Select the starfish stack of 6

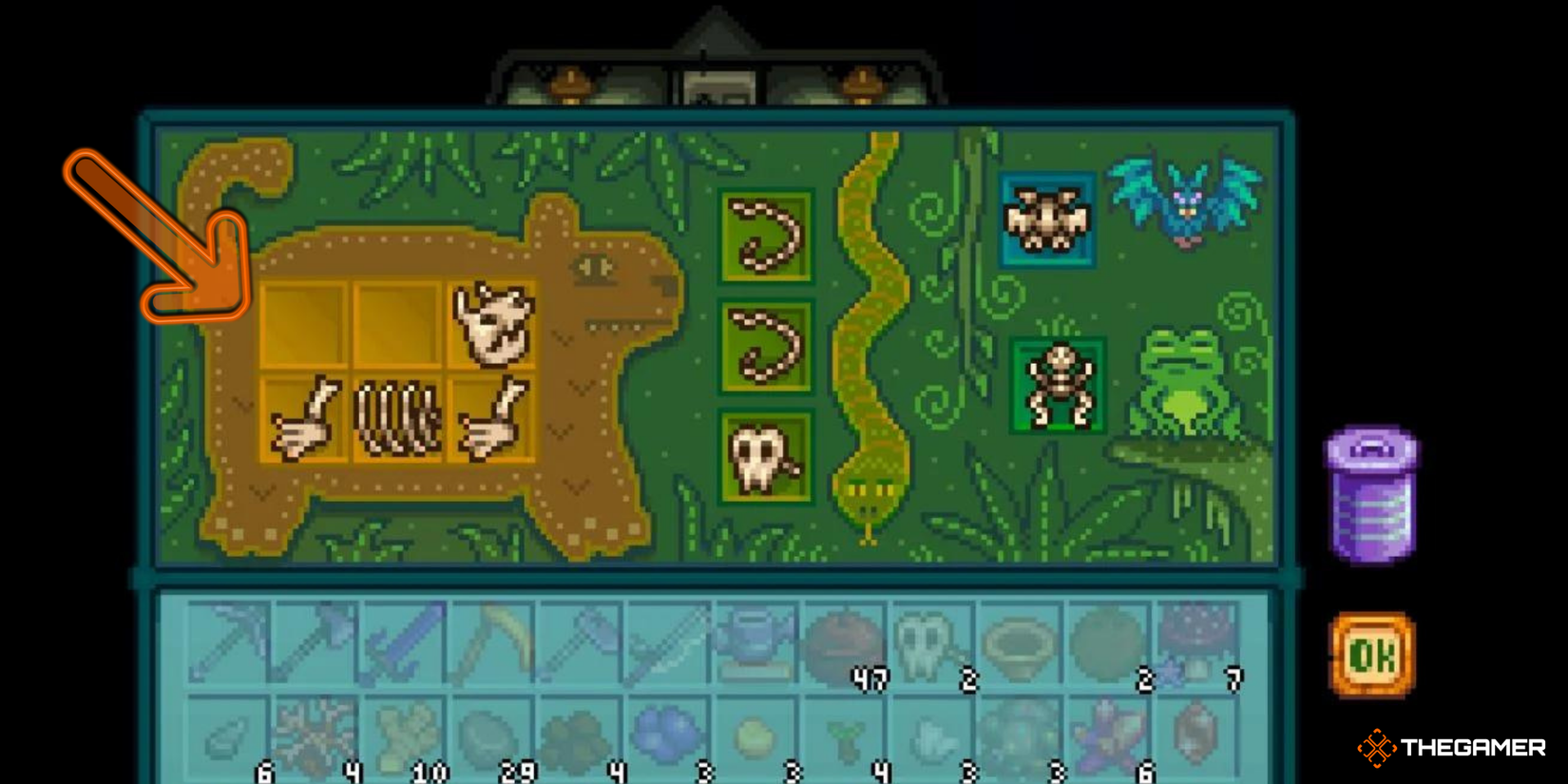tap(1109, 736)
